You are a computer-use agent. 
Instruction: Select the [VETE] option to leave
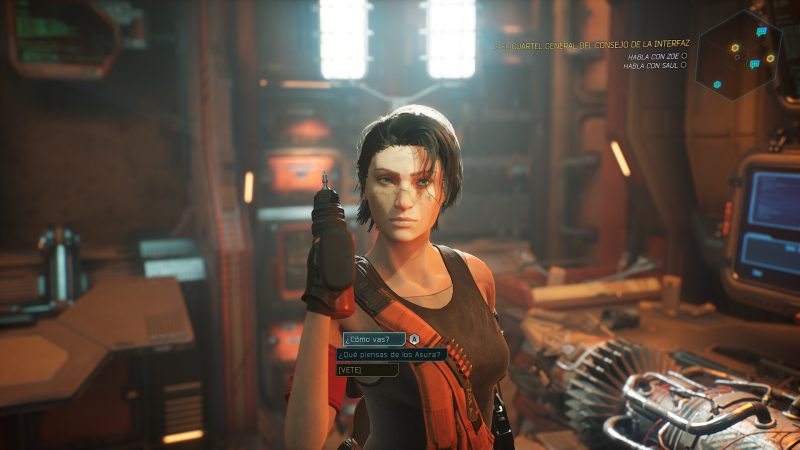366,369
